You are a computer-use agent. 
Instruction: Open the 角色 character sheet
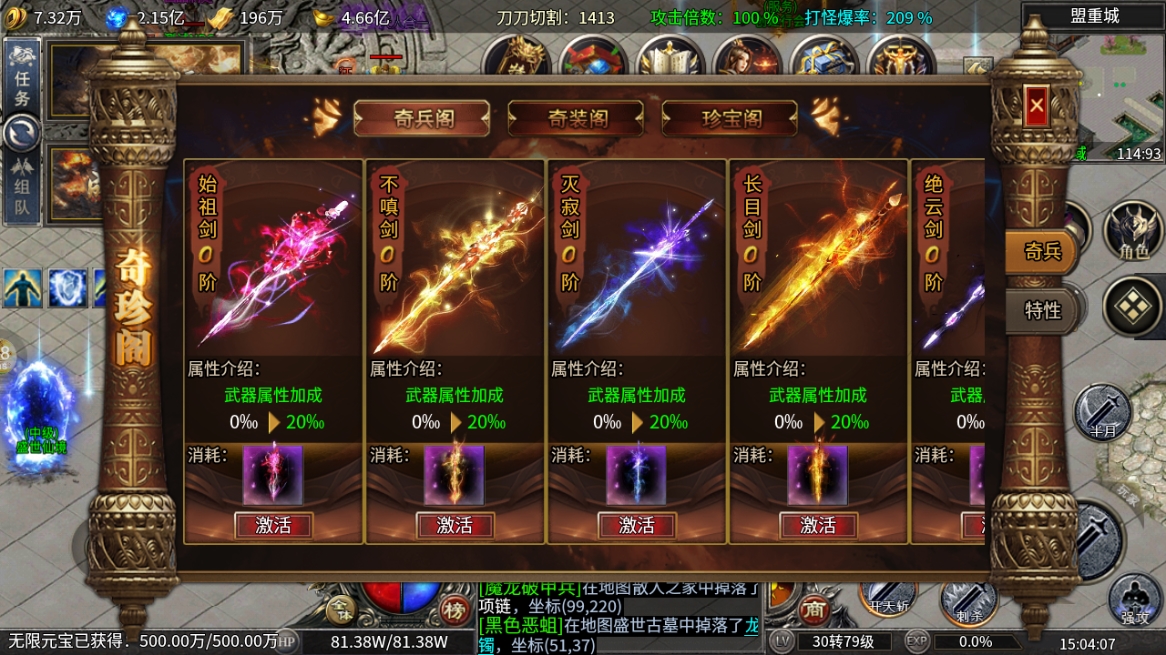pos(1132,232)
